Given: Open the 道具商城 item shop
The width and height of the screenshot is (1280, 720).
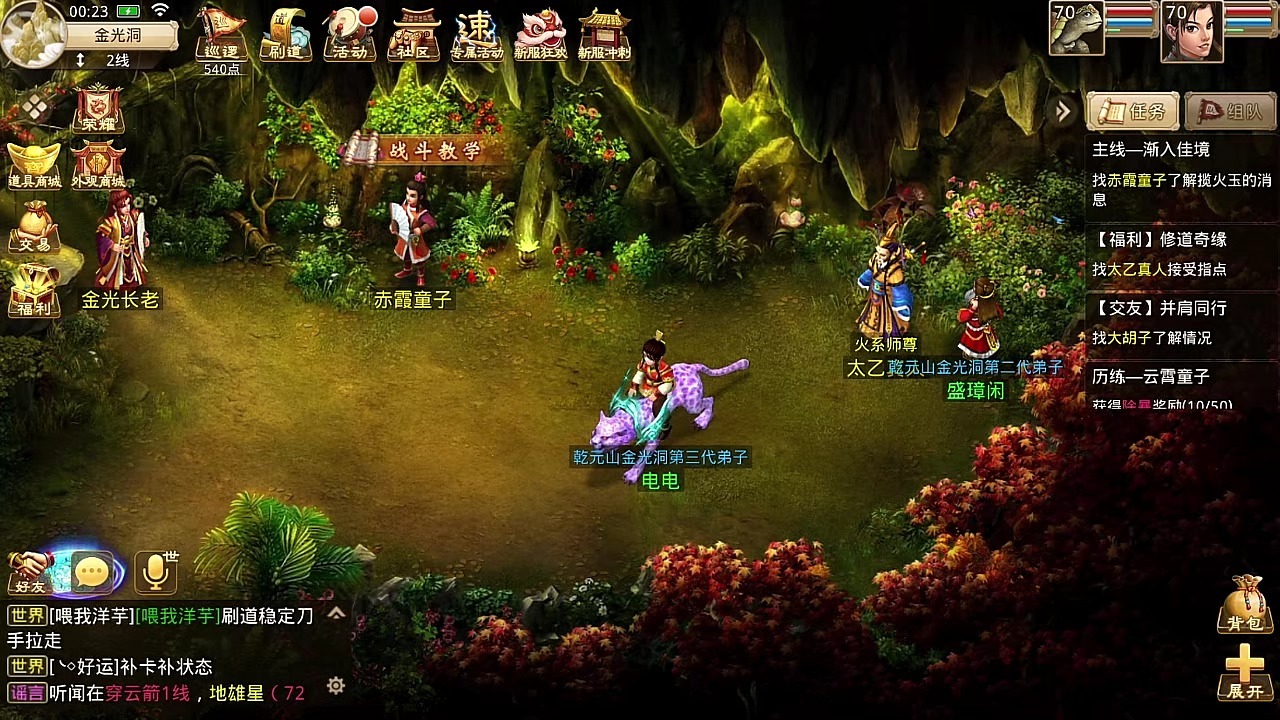Looking at the screenshot, I should (35, 165).
